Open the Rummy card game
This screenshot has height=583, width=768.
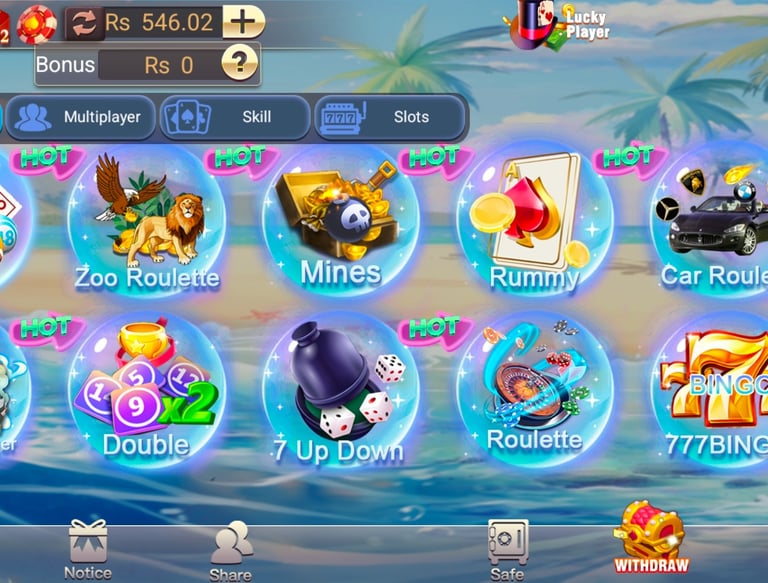[534, 222]
